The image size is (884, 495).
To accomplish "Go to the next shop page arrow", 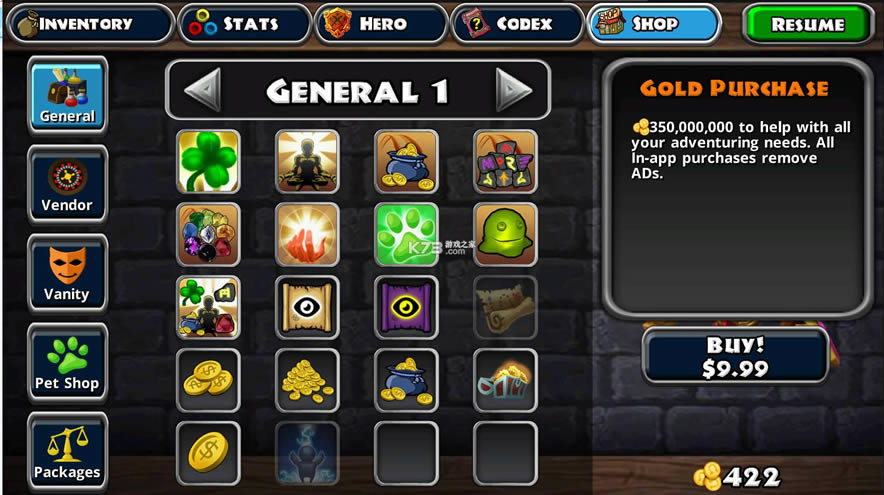I will click(x=514, y=91).
